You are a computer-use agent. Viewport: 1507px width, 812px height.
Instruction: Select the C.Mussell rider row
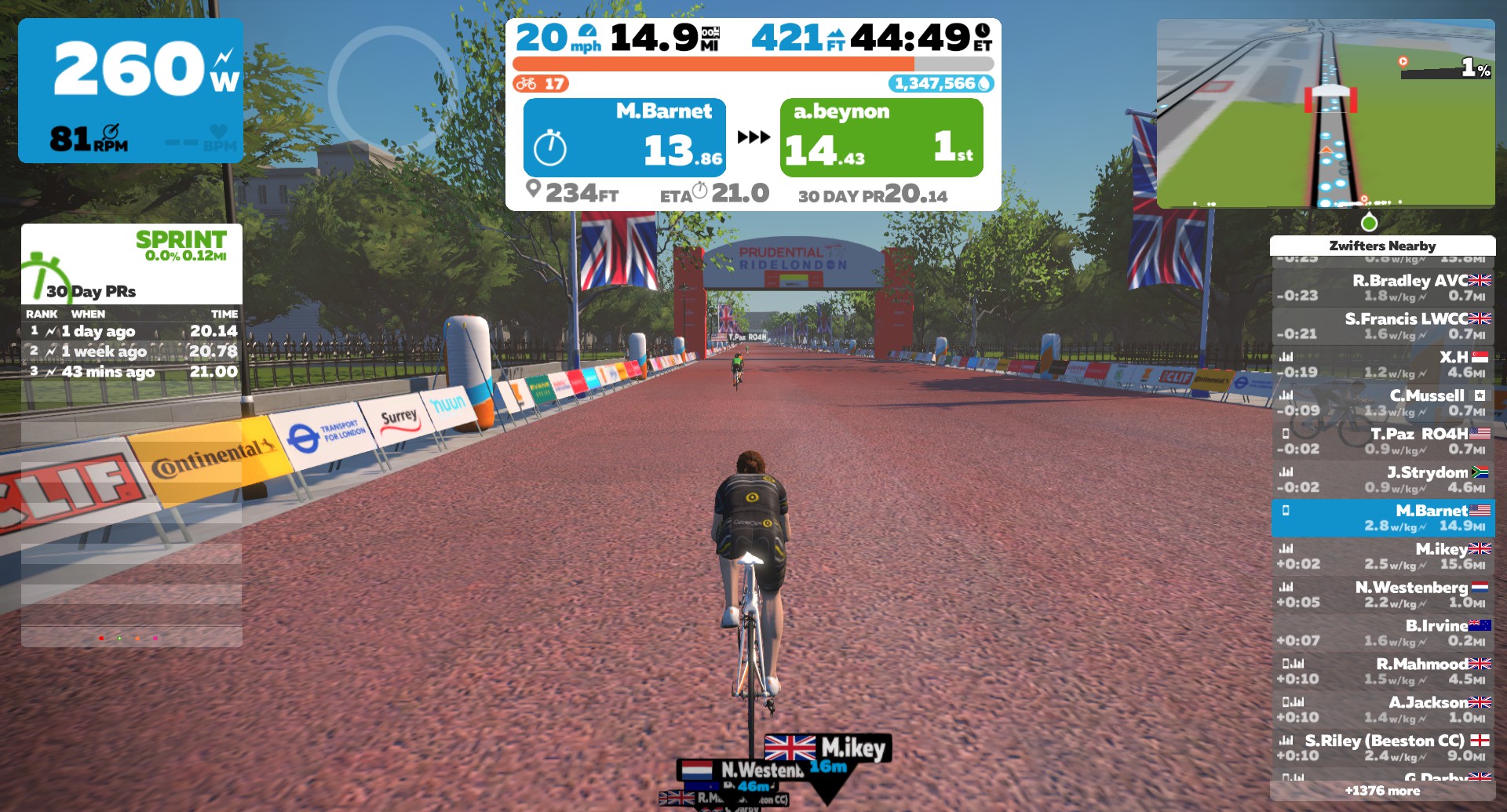tap(1383, 403)
